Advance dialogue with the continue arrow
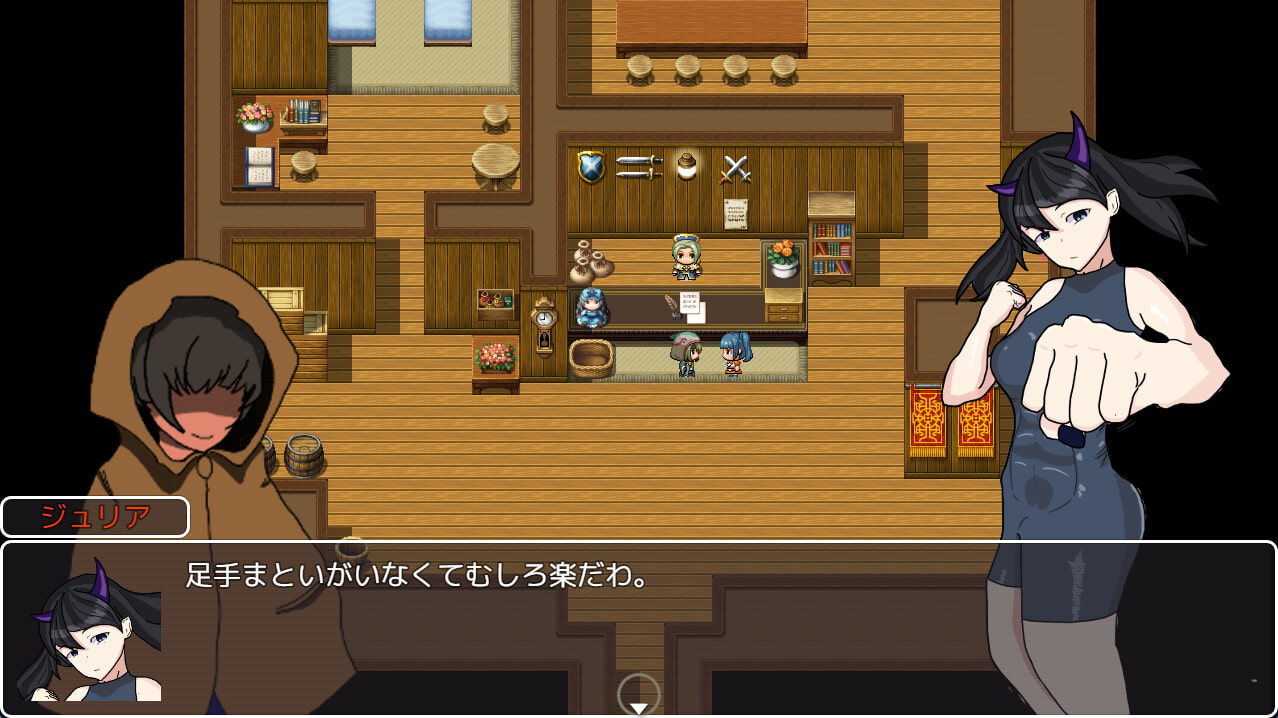 pyautogui.click(x=638, y=706)
